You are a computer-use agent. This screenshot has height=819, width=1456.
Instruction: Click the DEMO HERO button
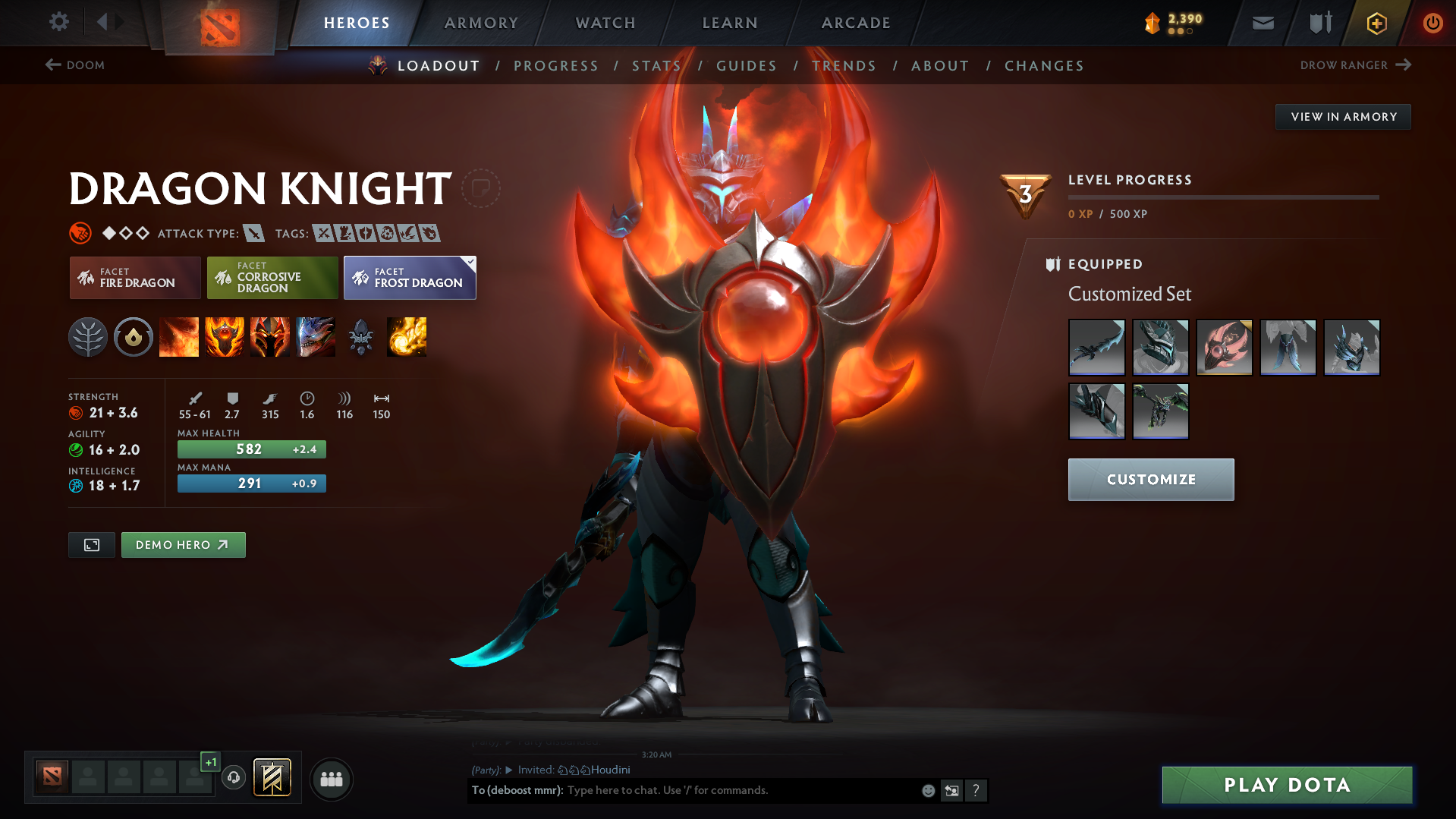pos(183,544)
